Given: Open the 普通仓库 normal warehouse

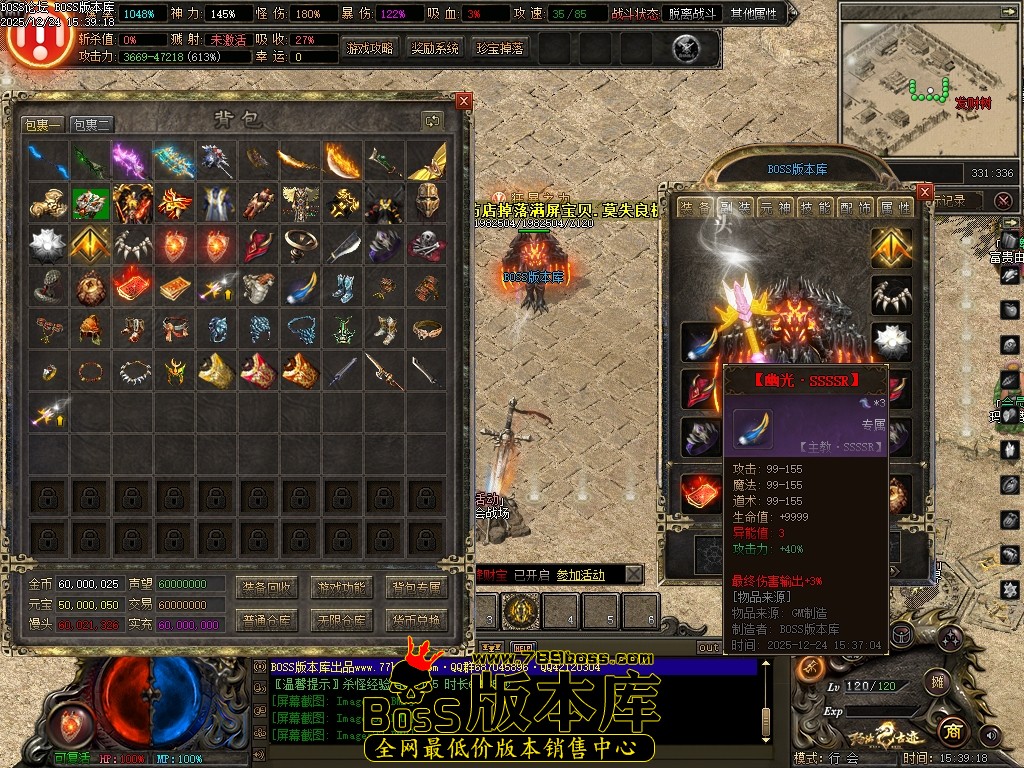Looking at the screenshot, I should (x=267, y=620).
